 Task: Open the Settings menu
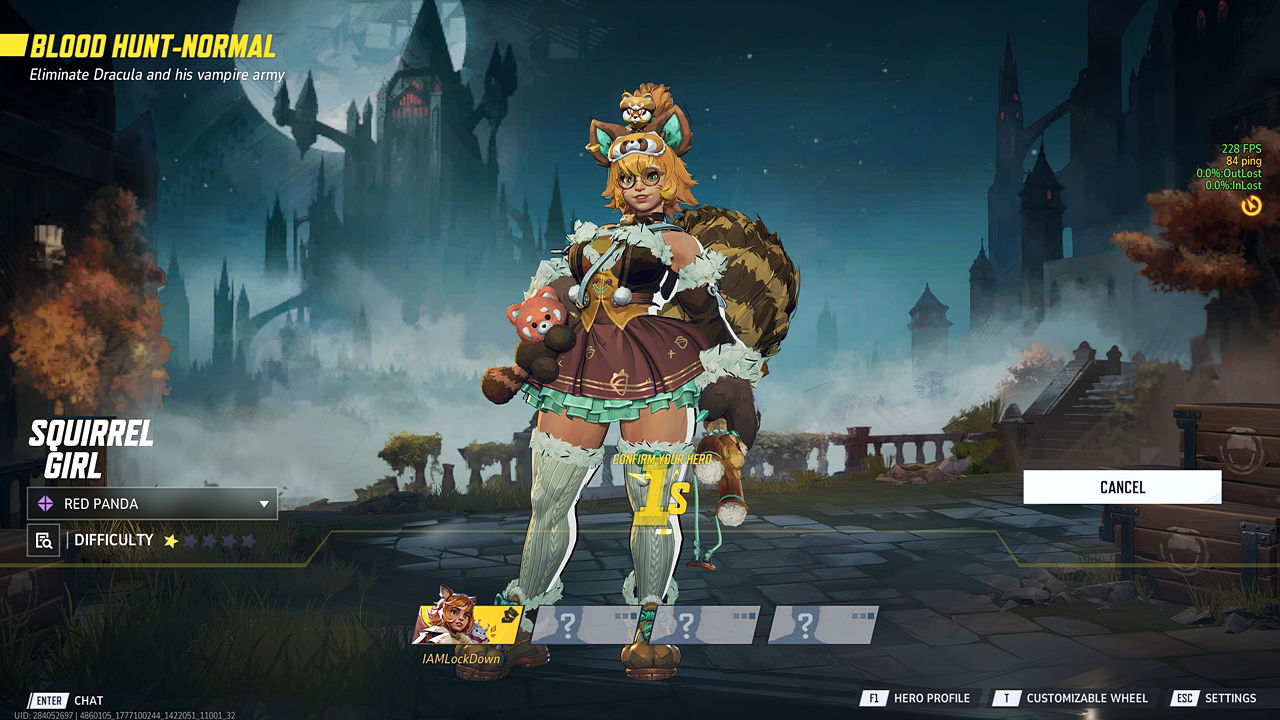[1215, 698]
